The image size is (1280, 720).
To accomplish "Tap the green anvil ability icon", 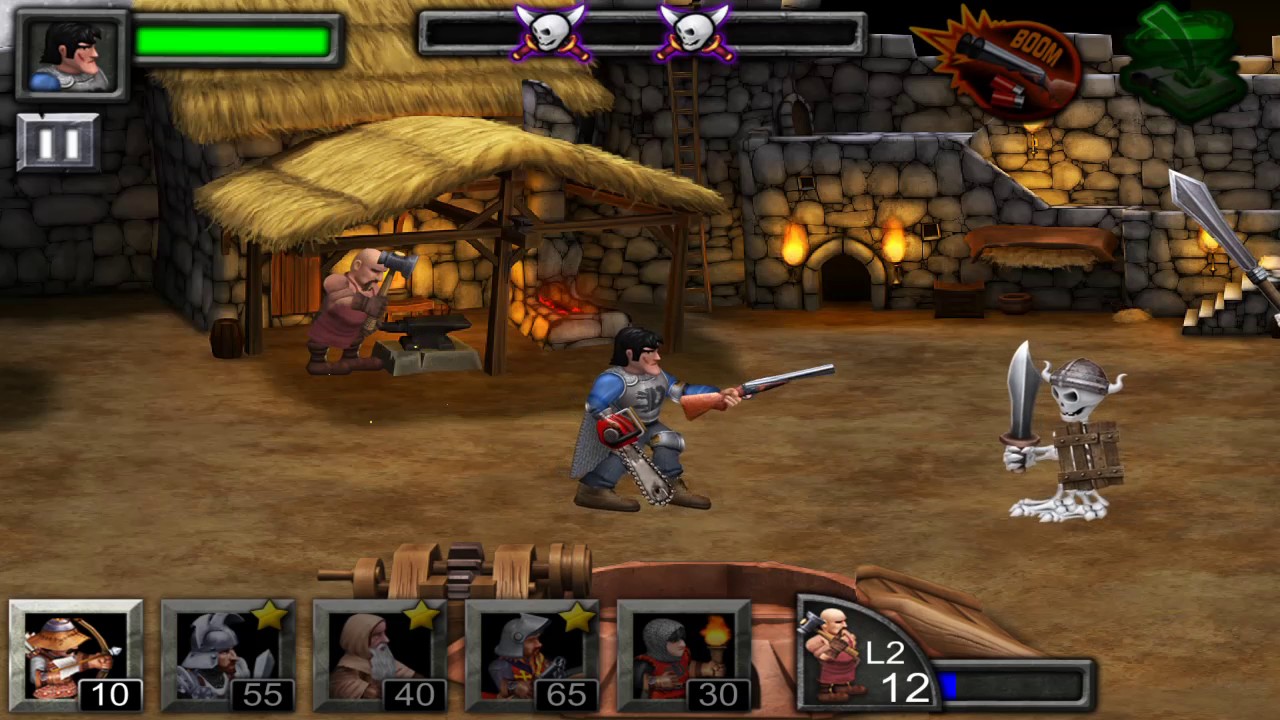I will click(1184, 60).
